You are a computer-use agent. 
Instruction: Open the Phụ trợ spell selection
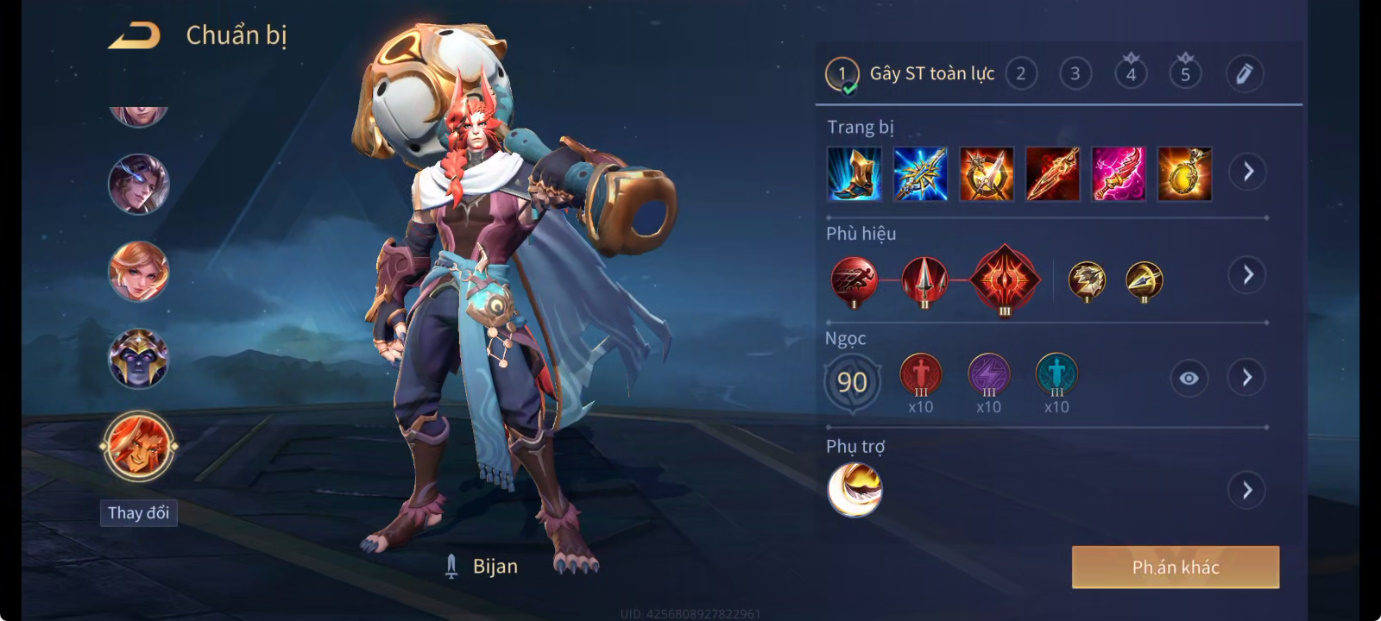coord(1247,490)
